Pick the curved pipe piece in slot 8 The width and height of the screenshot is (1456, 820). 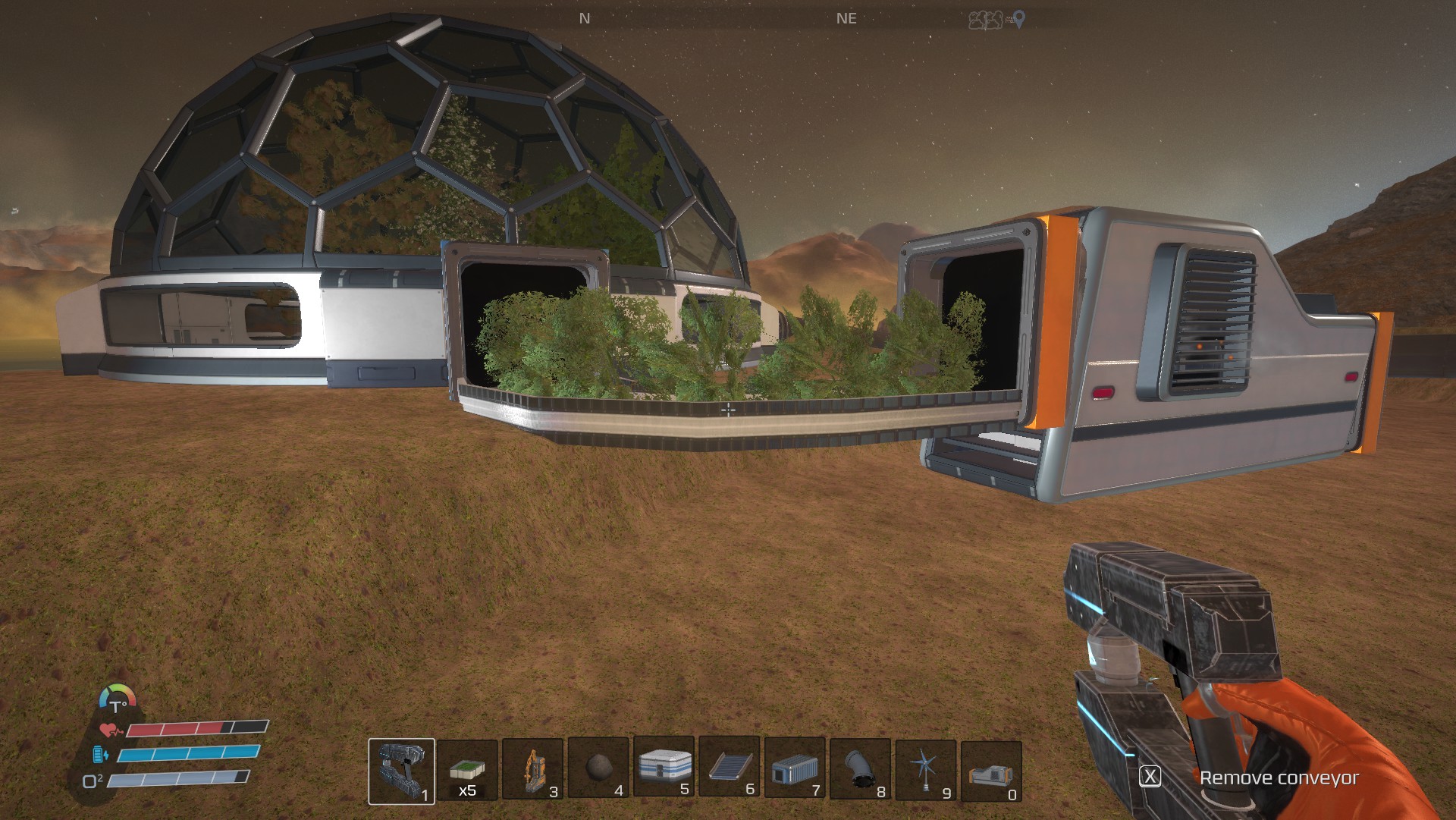coord(860,768)
